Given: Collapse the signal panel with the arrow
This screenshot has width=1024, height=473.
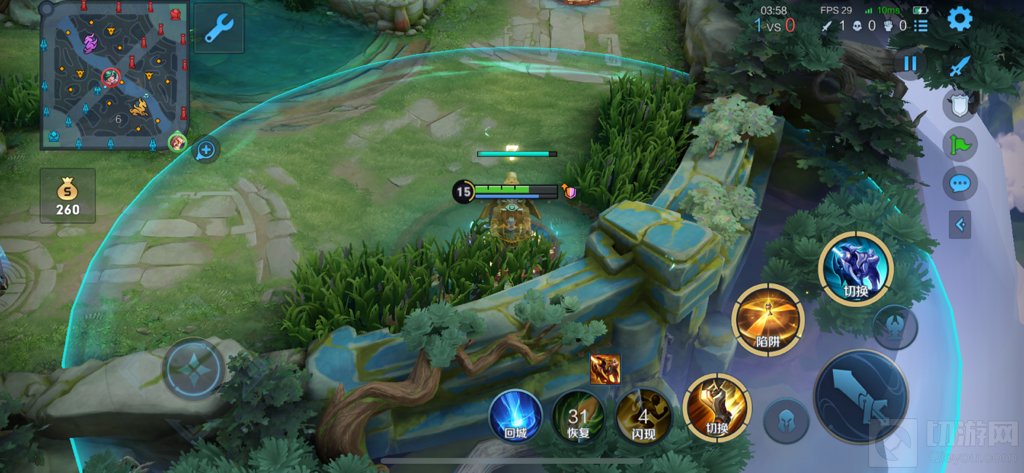Looking at the screenshot, I should pyautogui.click(x=961, y=225).
